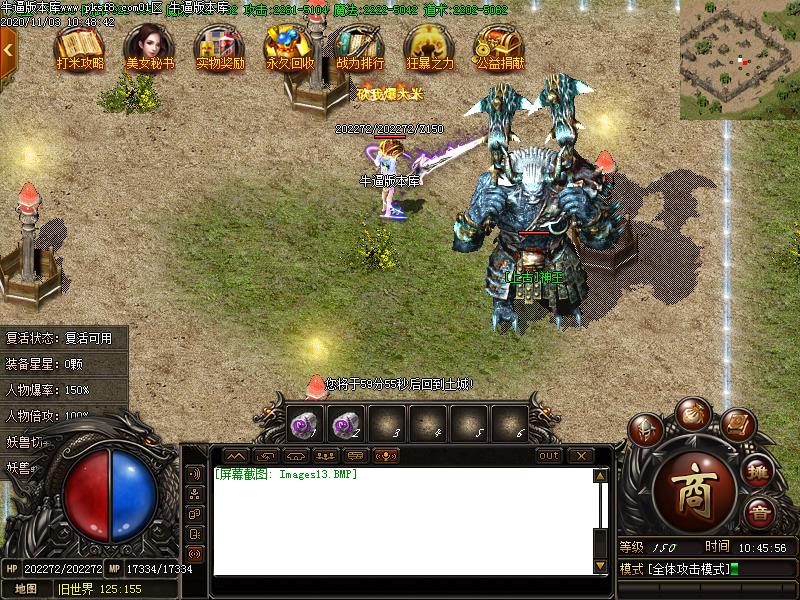Click the chat scrollbar's down arrow
The image size is (800, 600).
[x=600, y=567]
